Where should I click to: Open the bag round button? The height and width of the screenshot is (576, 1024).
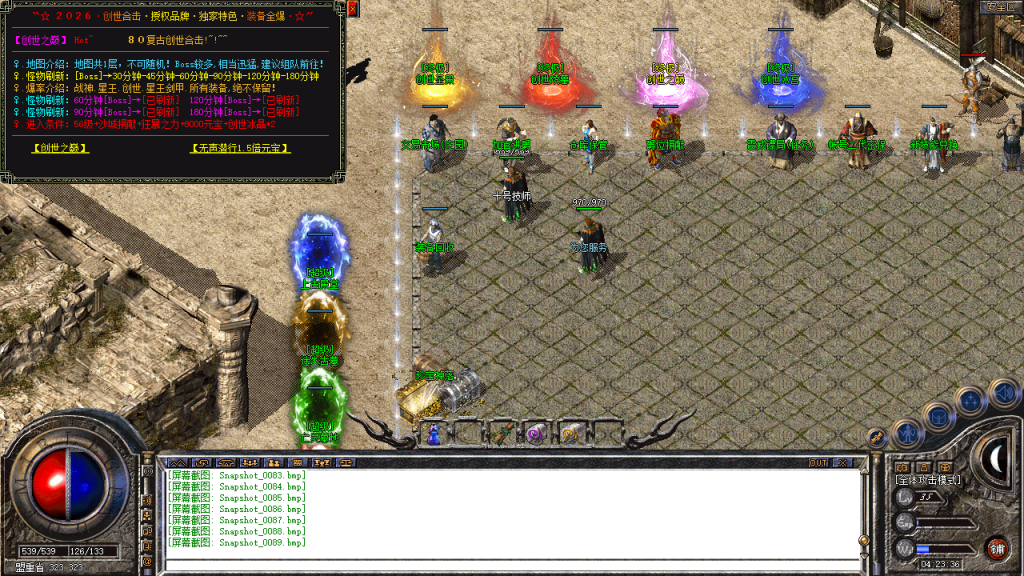pos(939,413)
